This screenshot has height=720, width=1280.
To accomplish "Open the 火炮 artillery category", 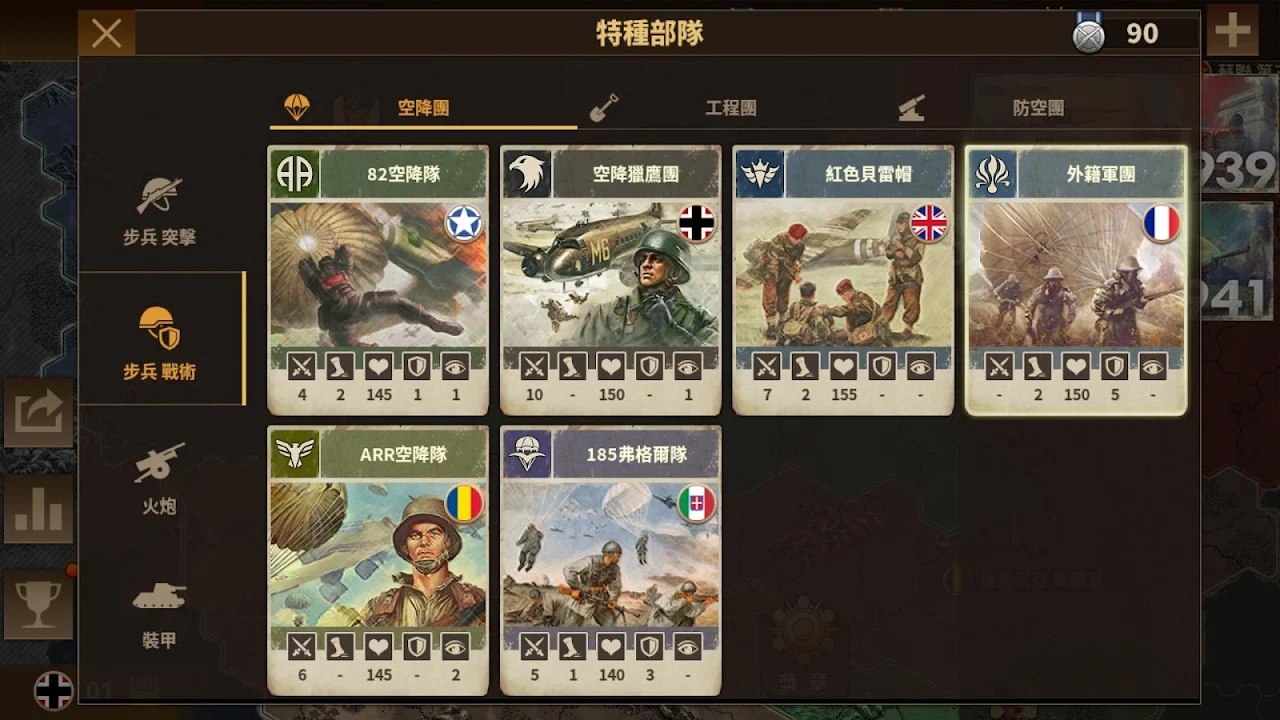I will pyautogui.click(x=160, y=478).
